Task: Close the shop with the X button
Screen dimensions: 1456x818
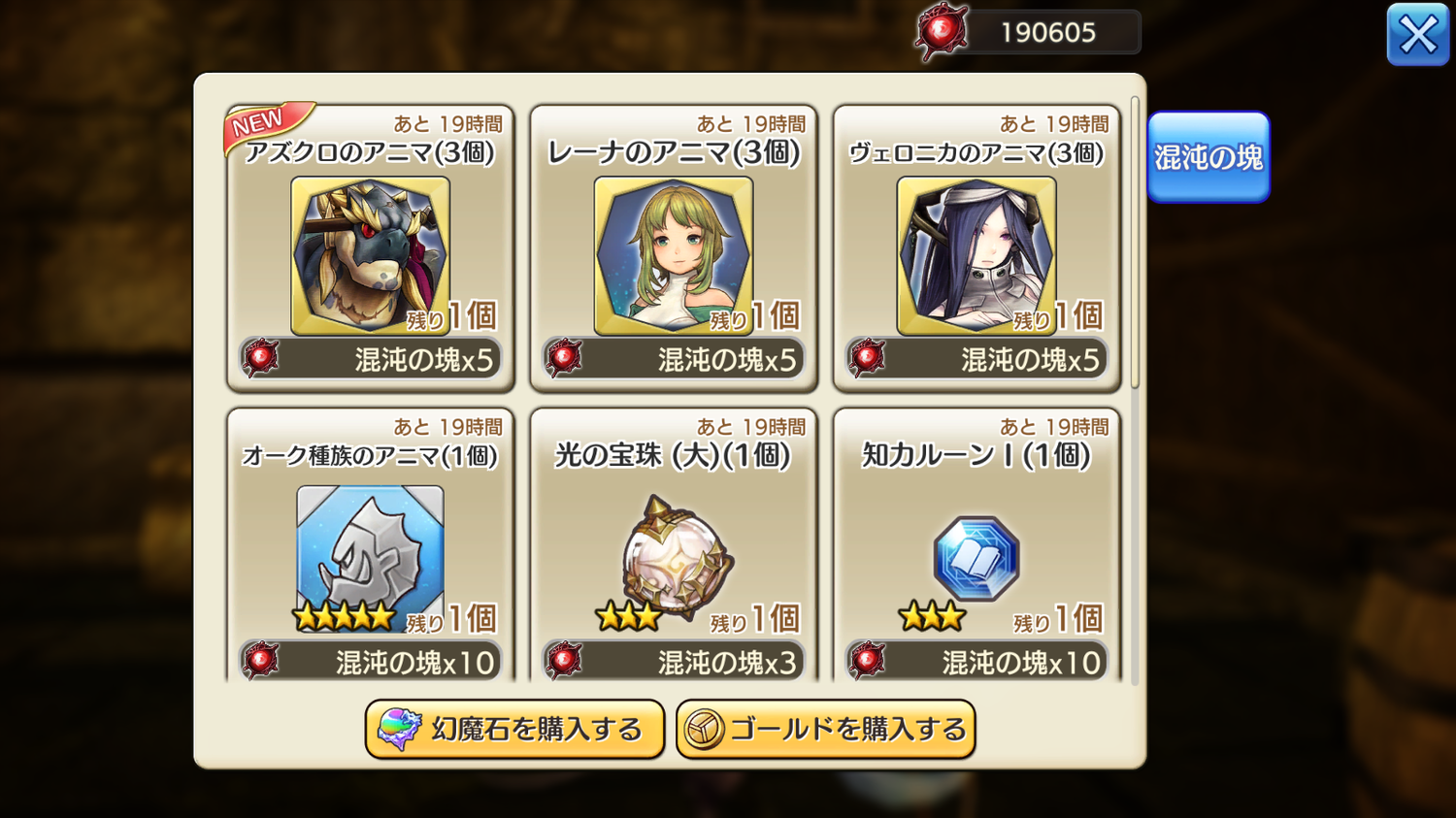Action: point(1417,35)
